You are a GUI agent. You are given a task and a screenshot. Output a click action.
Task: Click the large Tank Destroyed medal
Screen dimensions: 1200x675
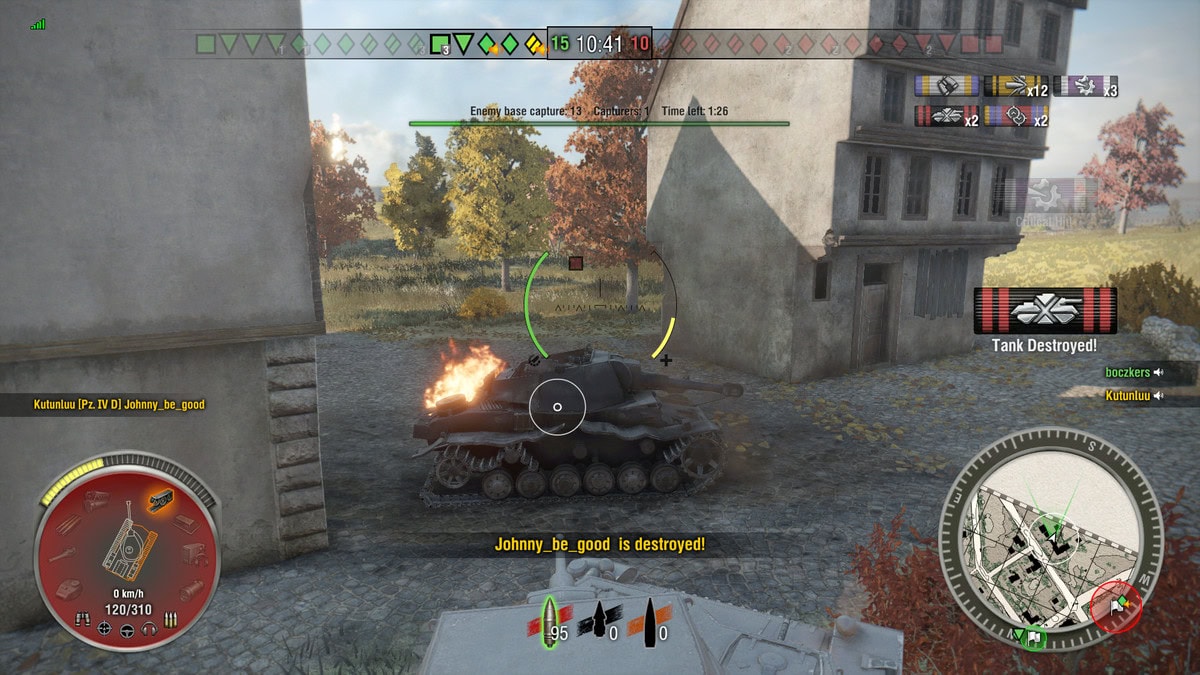(x=1044, y=311)
